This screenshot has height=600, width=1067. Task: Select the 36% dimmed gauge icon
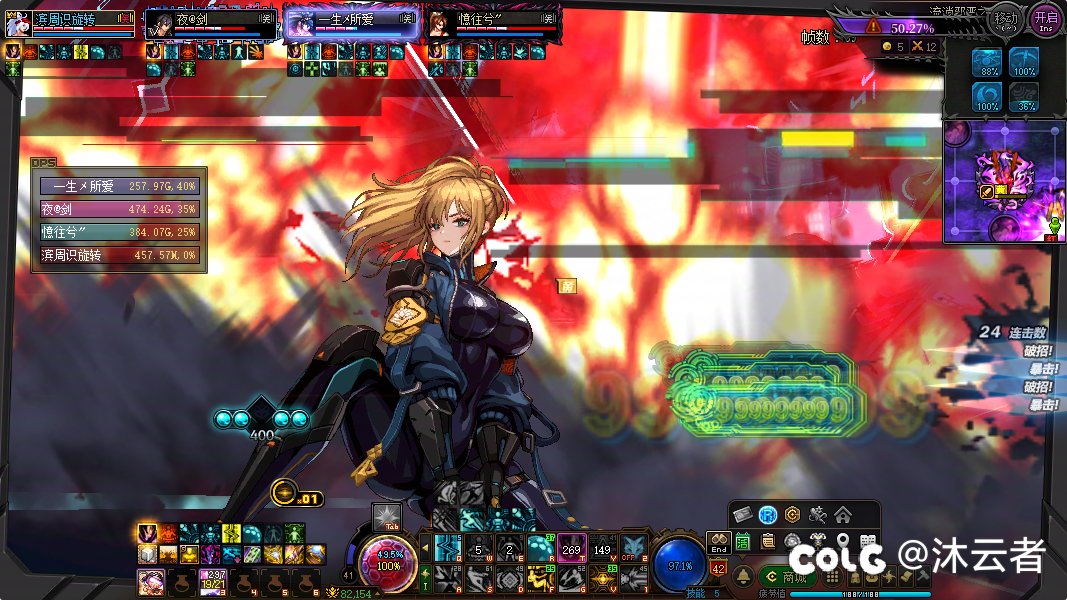coord(1024,97)
